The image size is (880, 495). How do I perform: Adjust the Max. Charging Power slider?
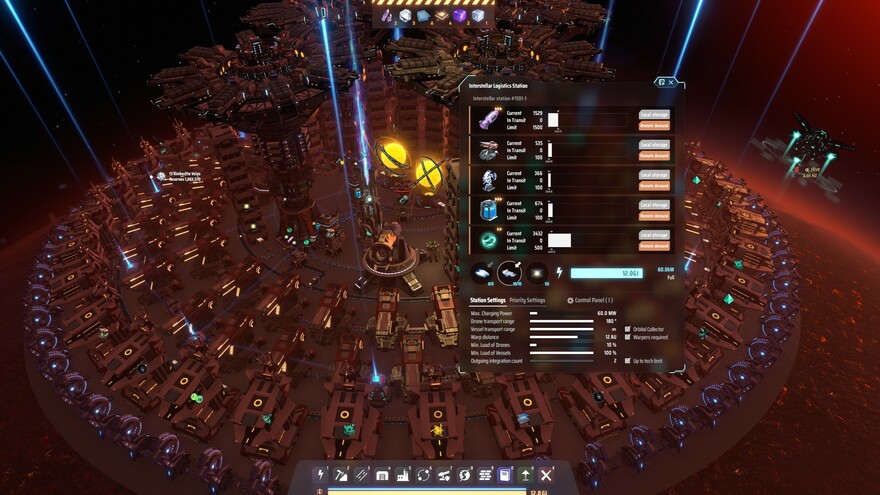pyautogui.click(x=561, y=313)
